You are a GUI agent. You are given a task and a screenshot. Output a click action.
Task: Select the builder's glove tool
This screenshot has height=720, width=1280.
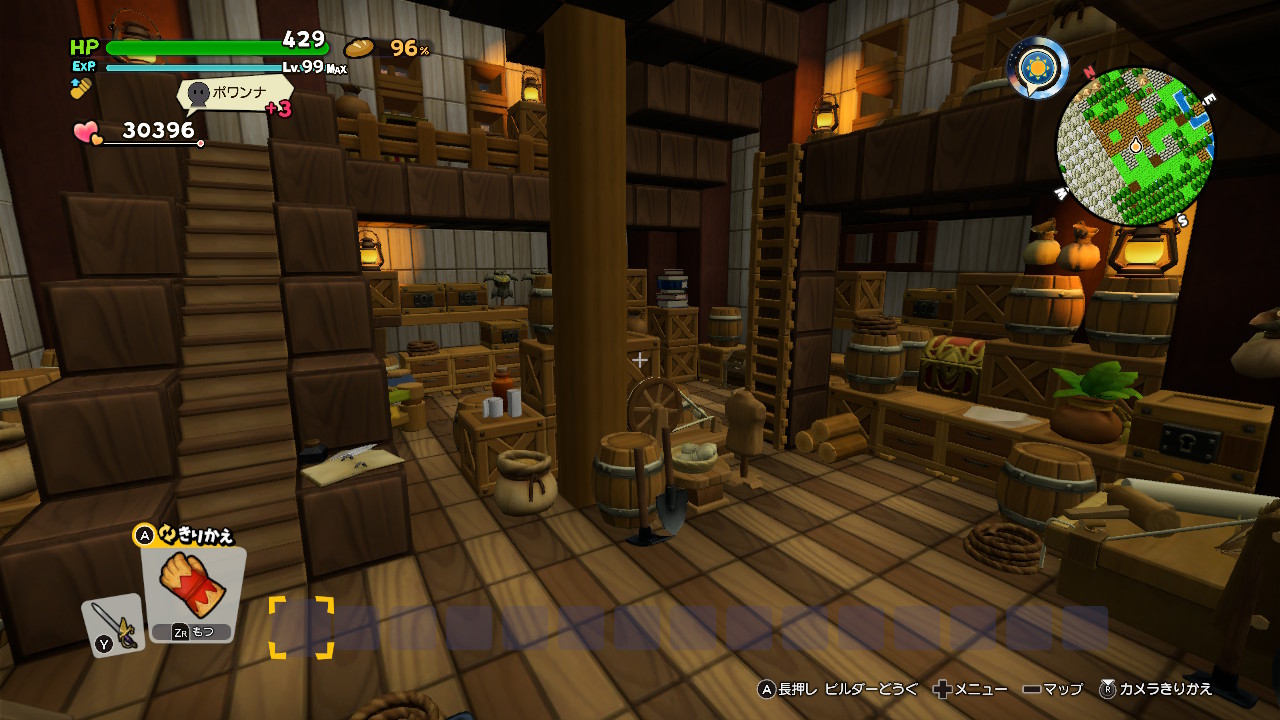(192, 588)
